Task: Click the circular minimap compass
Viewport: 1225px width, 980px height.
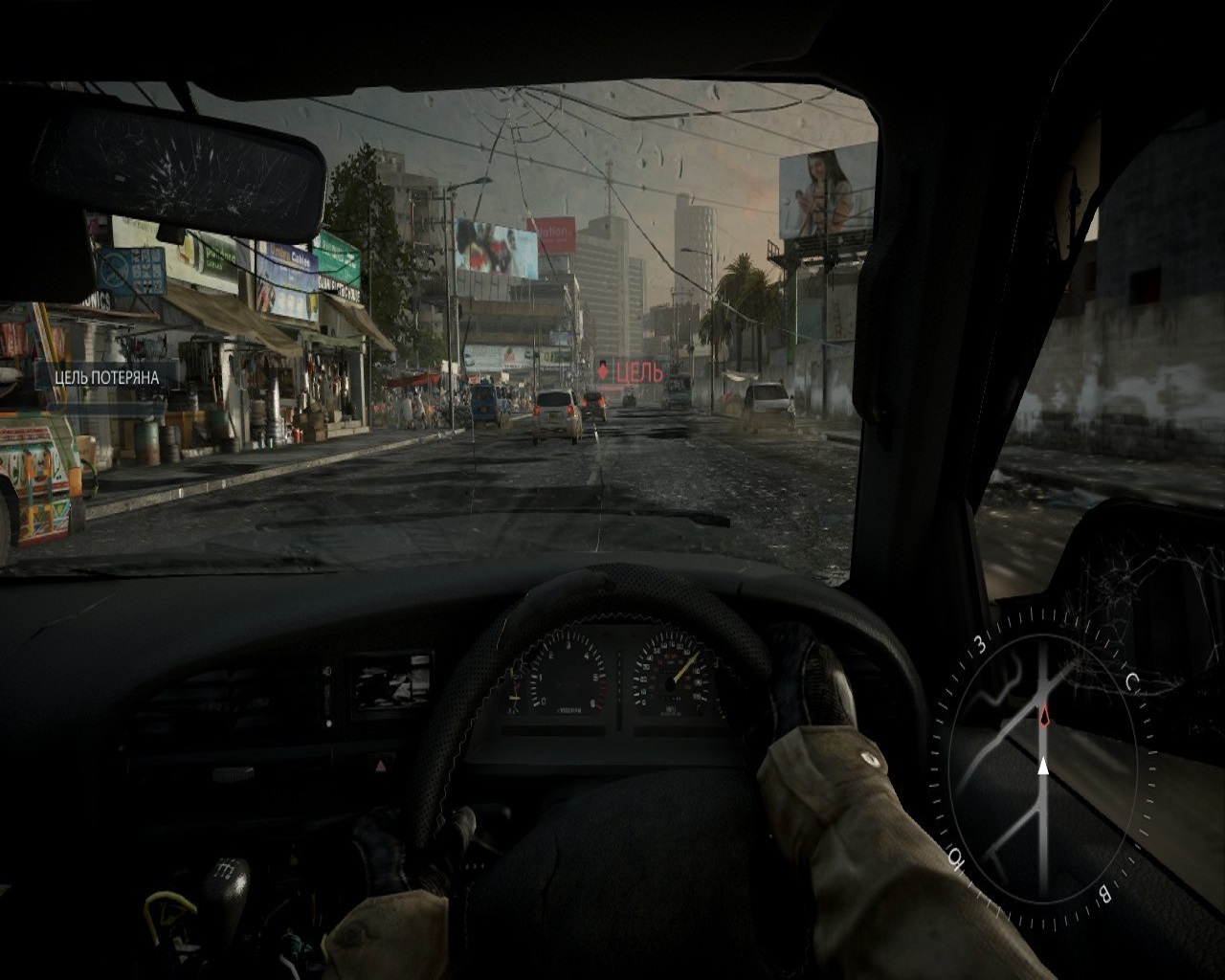Action: coord(1043,767)
